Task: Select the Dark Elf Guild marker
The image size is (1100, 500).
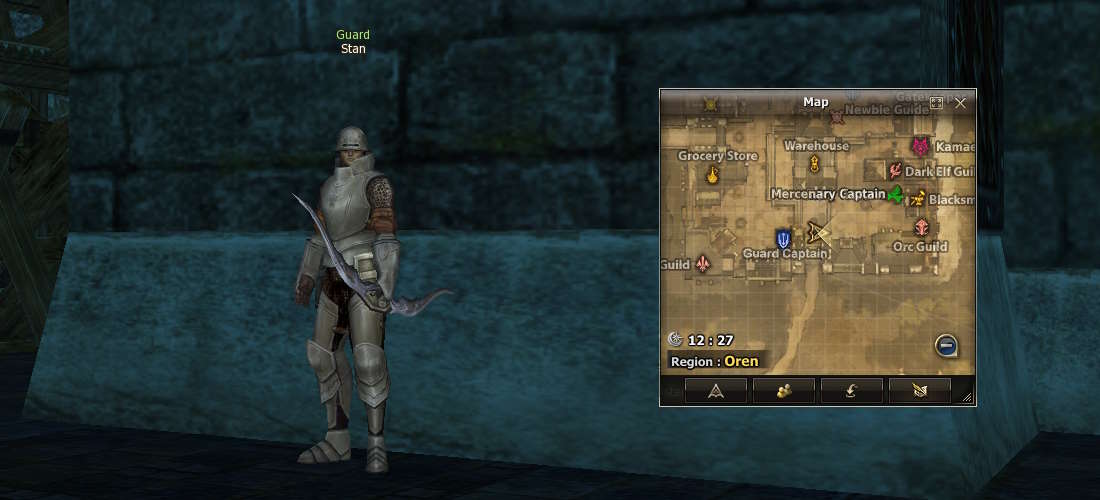Action: pos(895,171)
